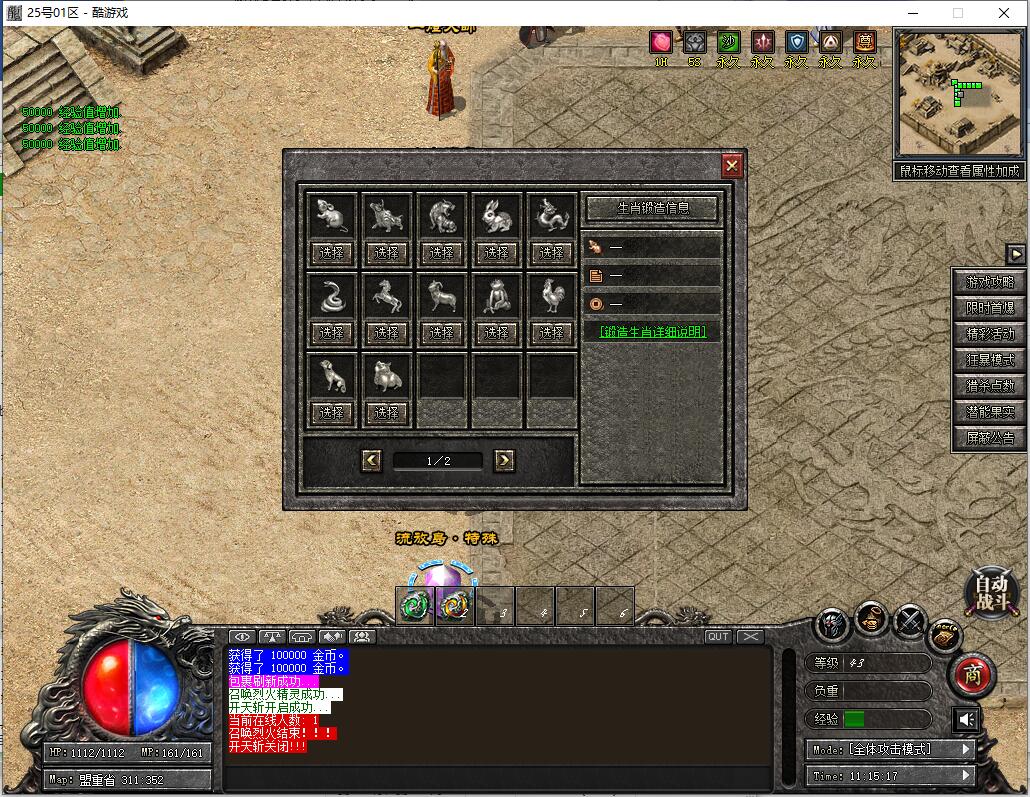Show the 精彩活动 events
The width and height of the screenshot is (1030, 797).
coord(989,334)
